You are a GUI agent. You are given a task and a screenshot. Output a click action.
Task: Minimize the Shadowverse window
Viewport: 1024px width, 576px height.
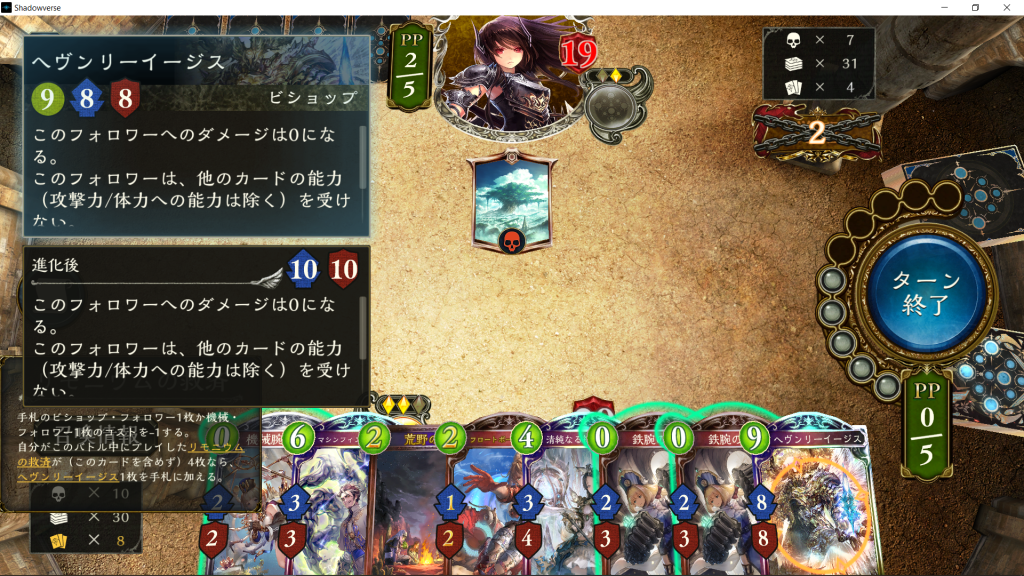tap(945, 7)
